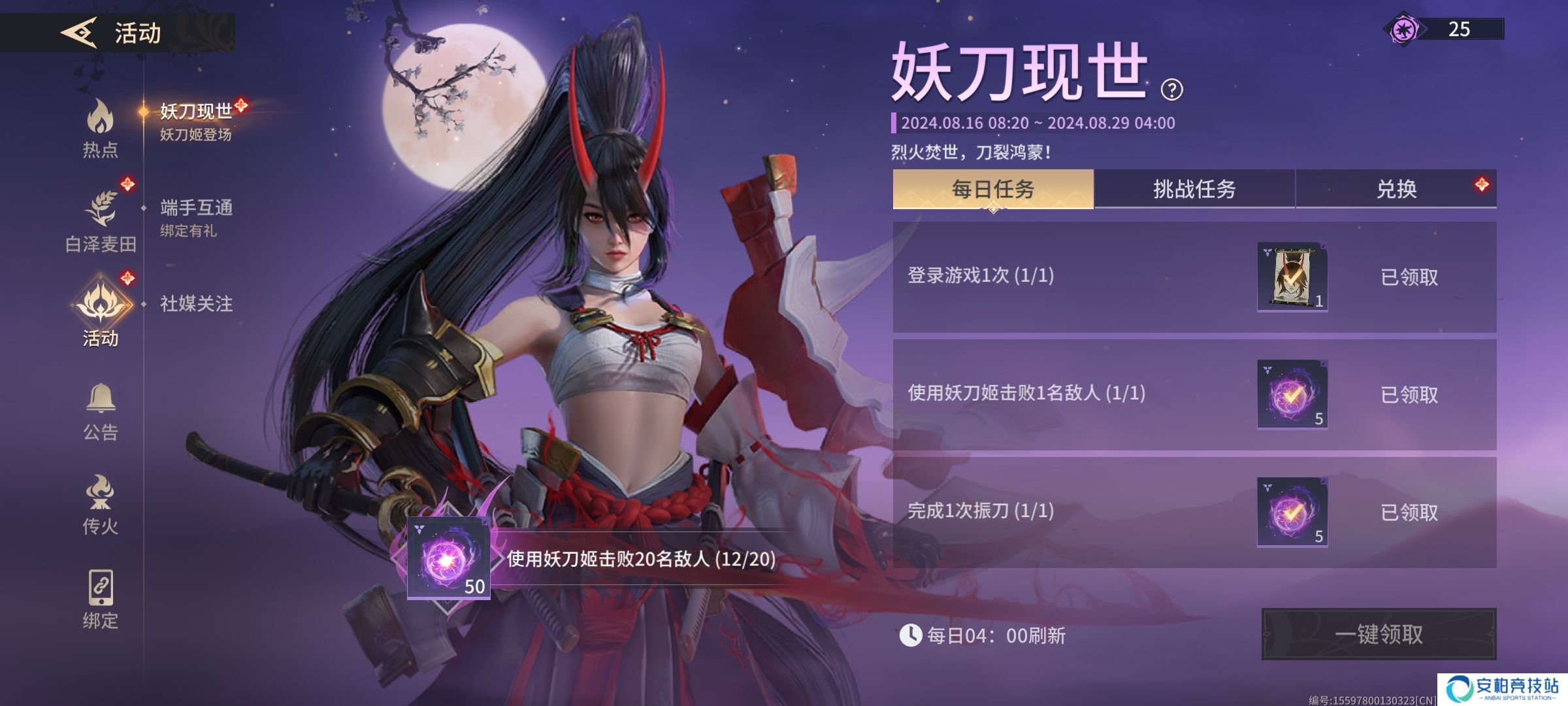1568x706 pixels.
Task: Switch to the 每日任务 daily tasks tab
Action: [x=992, y=189]
